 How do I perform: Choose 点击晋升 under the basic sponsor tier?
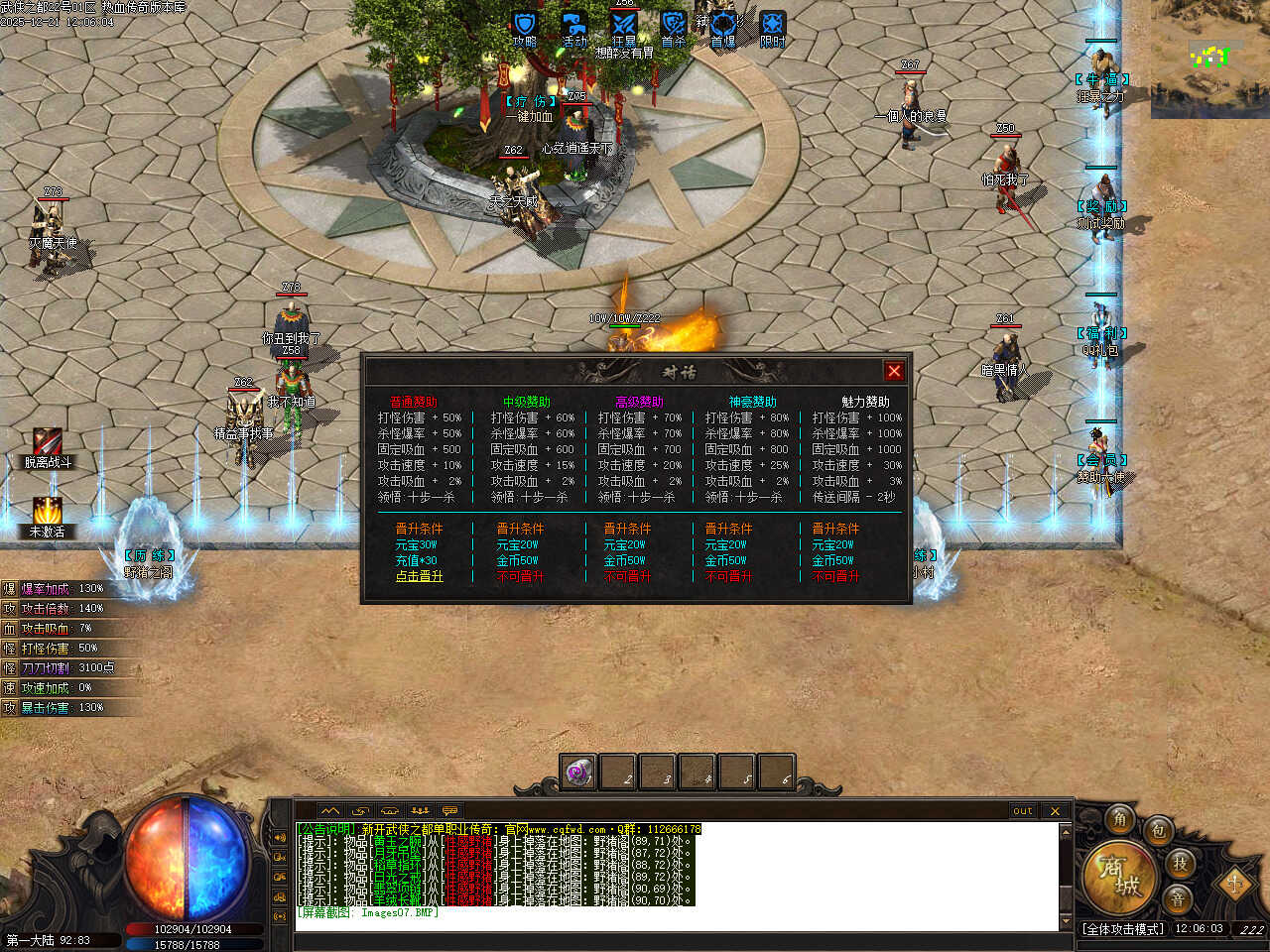pos(420,576)
